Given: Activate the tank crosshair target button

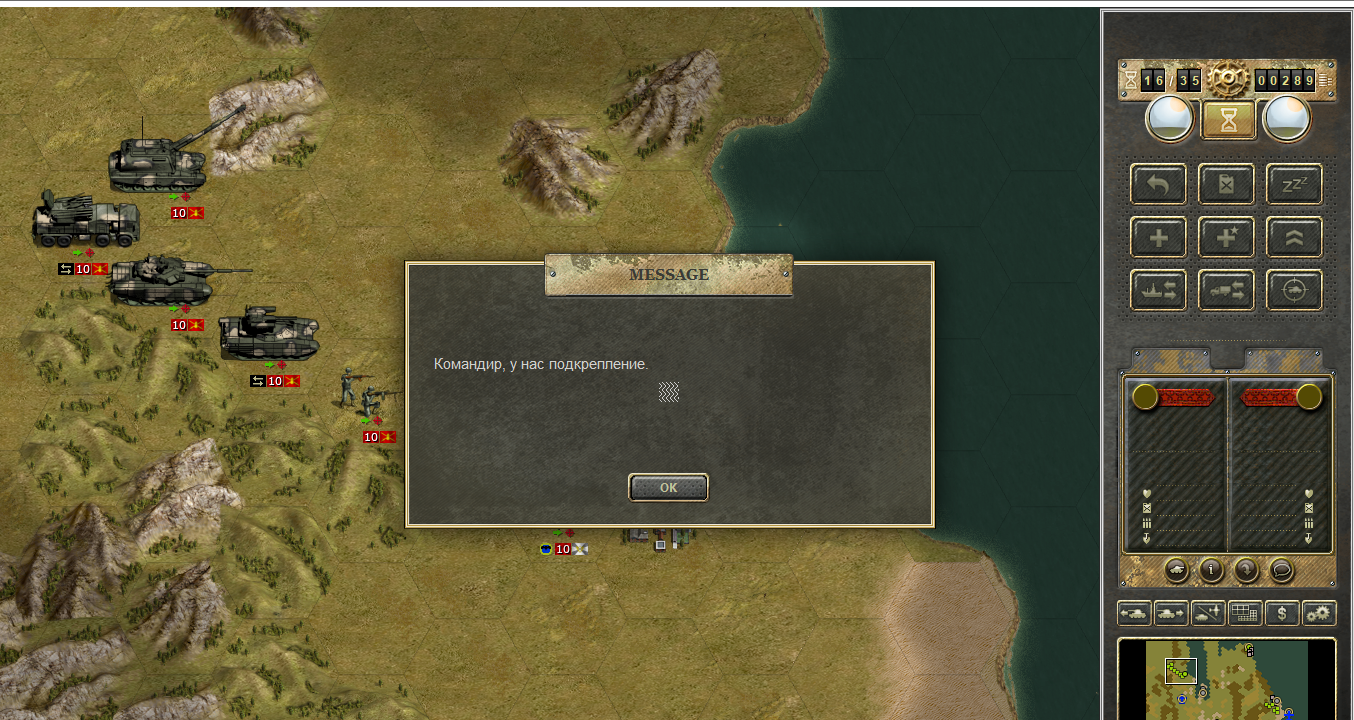Looking at the screenshot, I should (x=1294, y=290).
